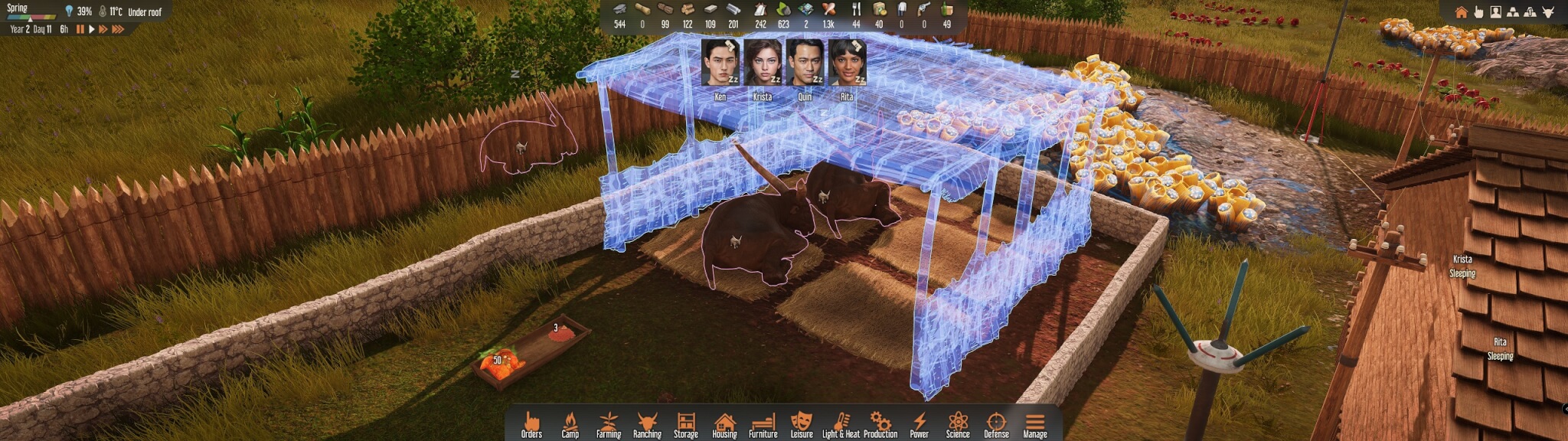Choose the Storage build category

[686, 423]
